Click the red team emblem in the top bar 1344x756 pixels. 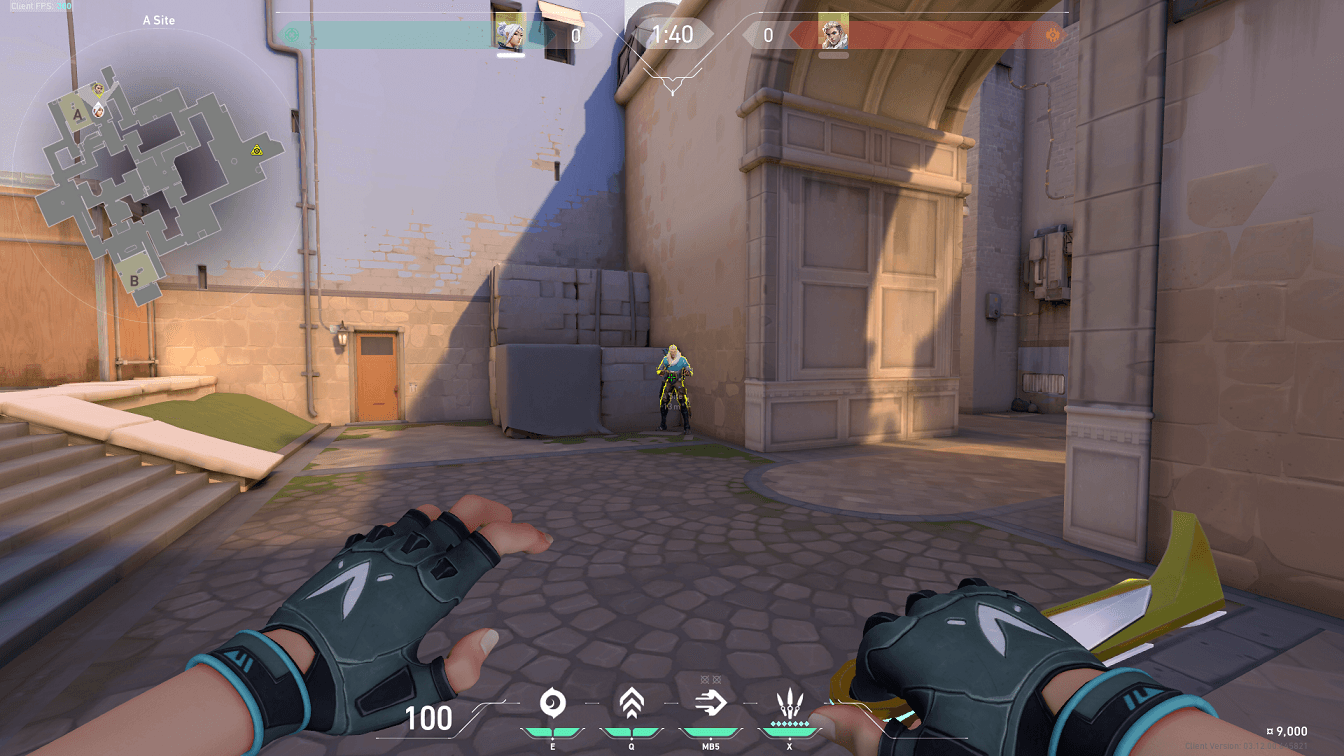1052,36
